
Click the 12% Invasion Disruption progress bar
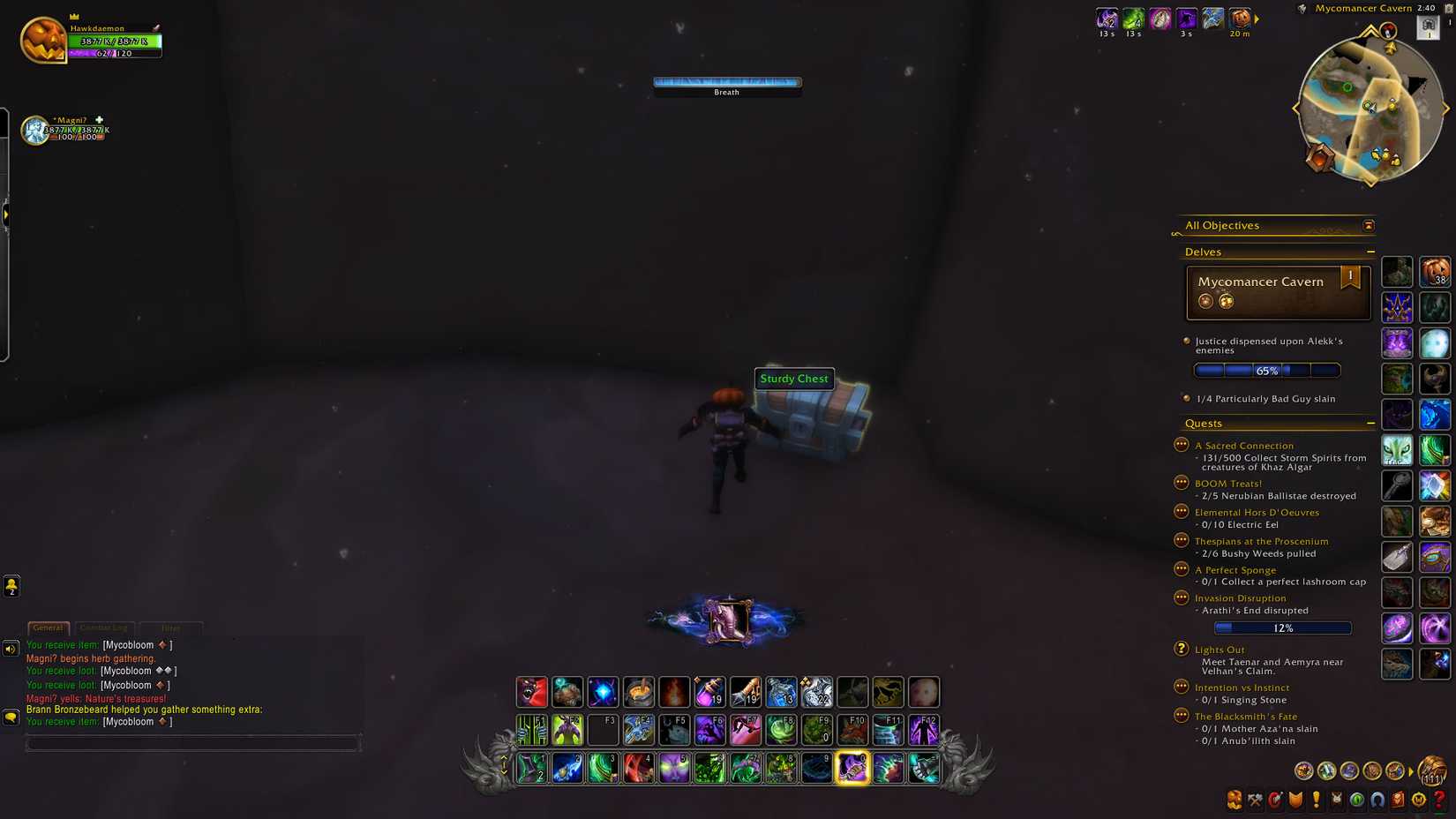click(1283, 627)
